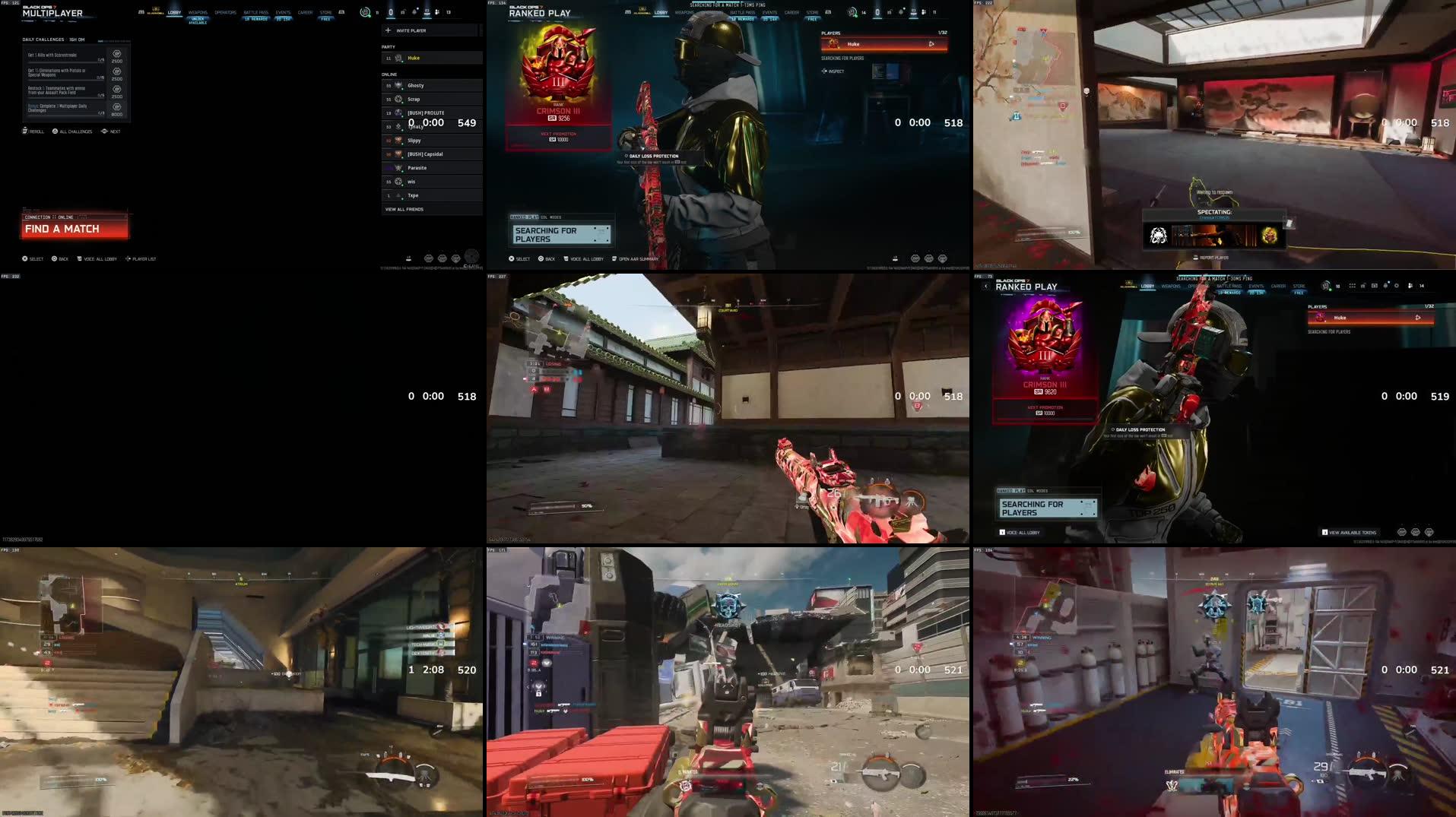Open View All Friends

(404, 209)
